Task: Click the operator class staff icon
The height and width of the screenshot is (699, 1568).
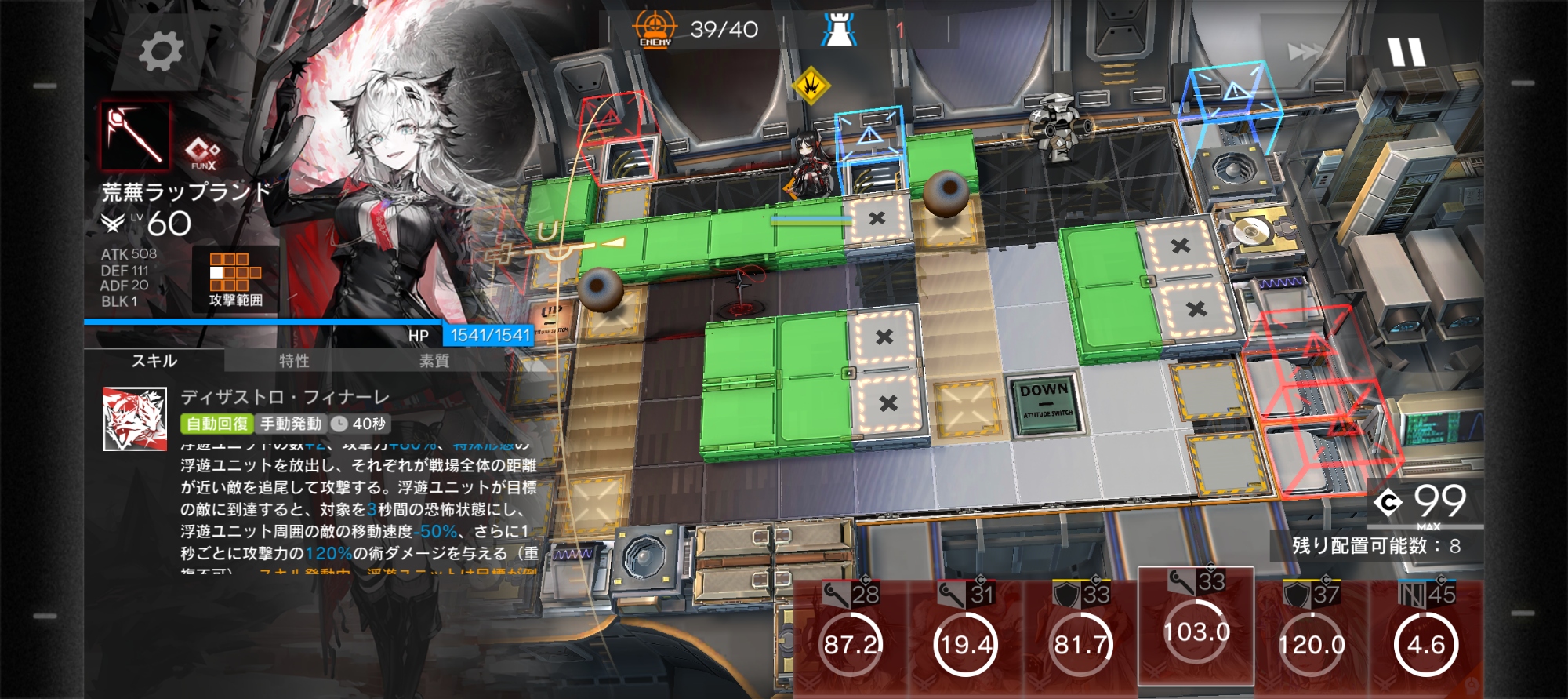Action: coord(135,136)
